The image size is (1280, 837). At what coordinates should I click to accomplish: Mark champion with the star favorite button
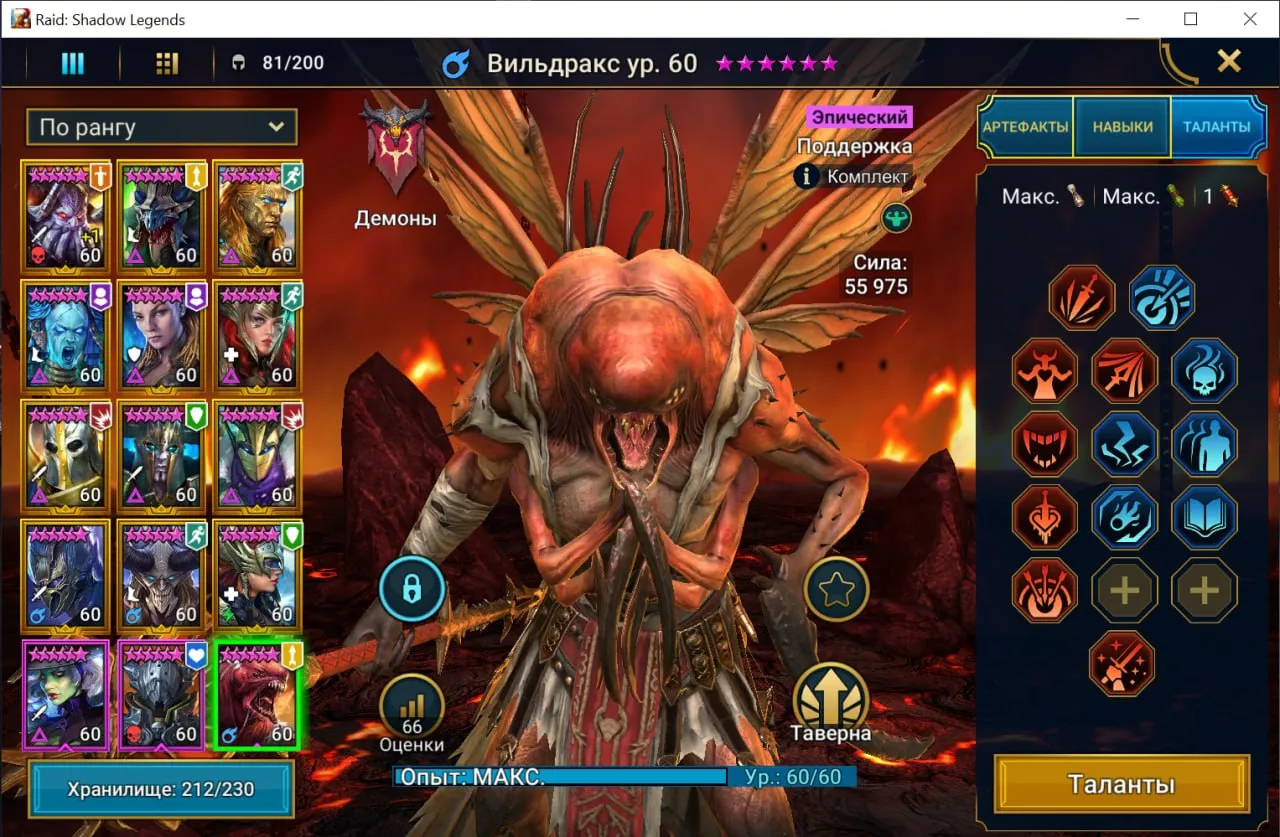[836, 590]
